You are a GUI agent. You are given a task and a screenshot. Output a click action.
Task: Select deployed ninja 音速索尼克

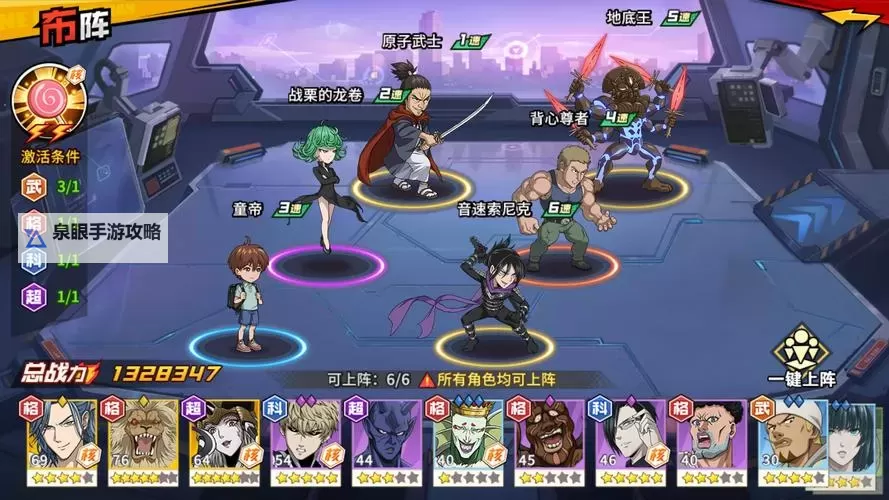point(491,290)
